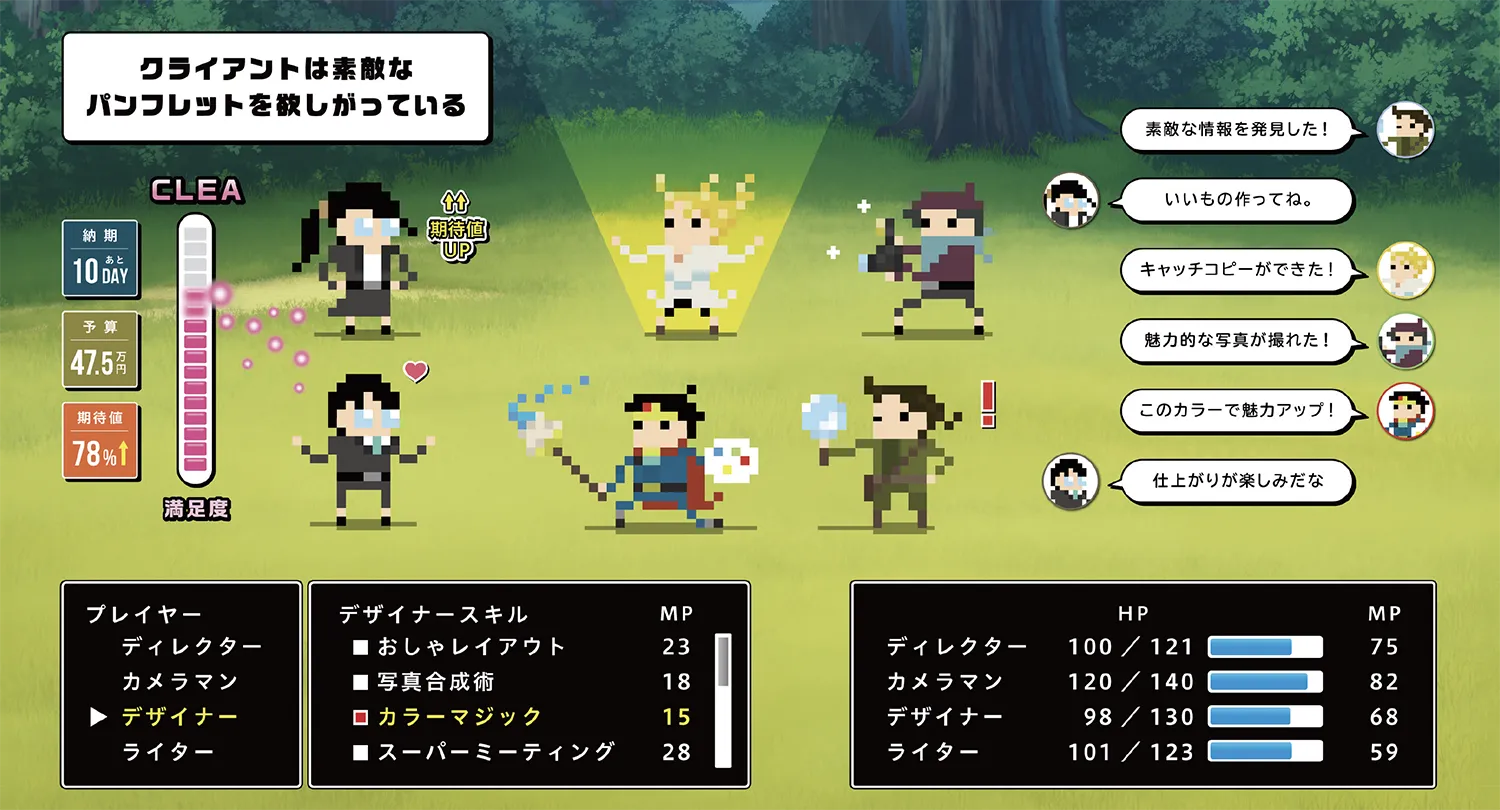
Task: Choose カメラマン from the player list
Action: click(180, 682)
